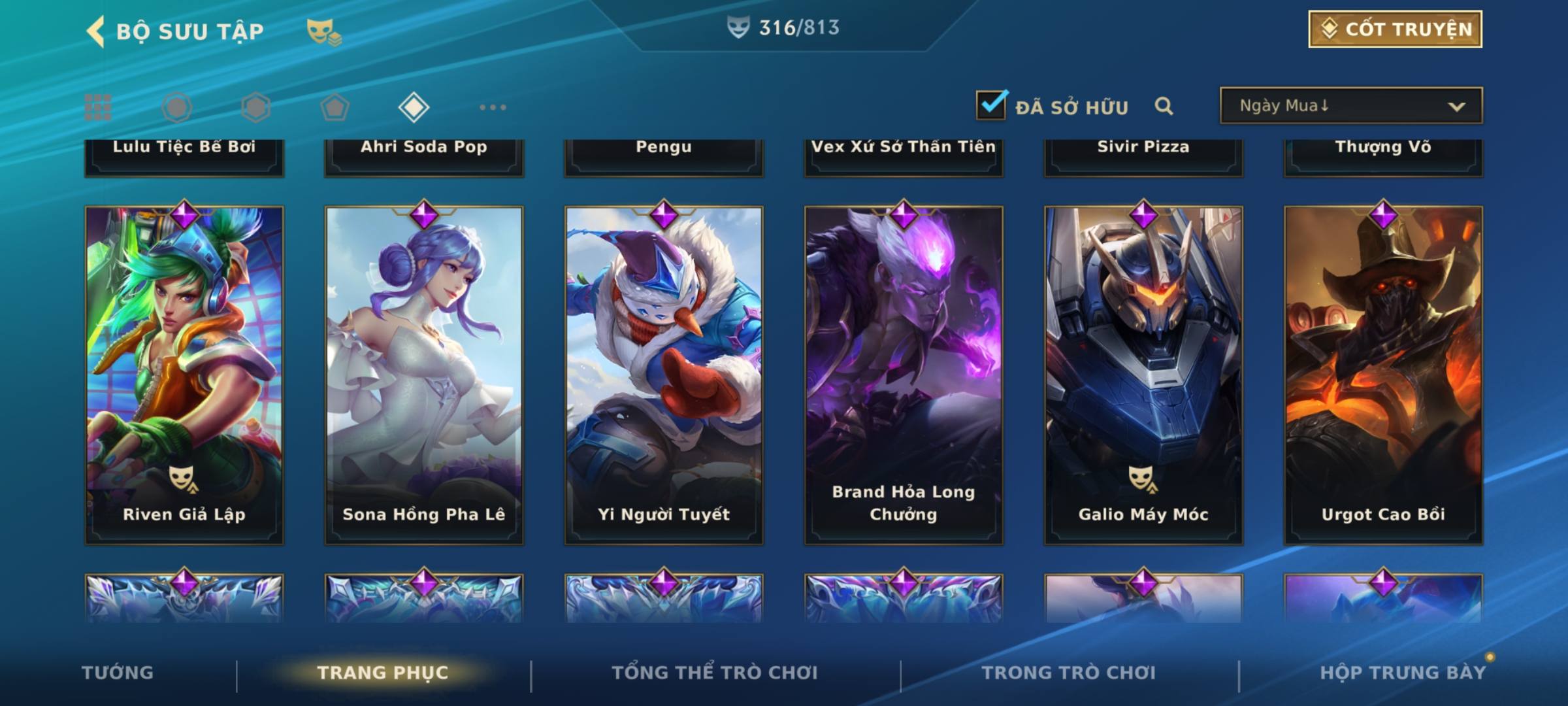This screenshot has height=706, width=1568.
Task: Select the Riven Giả Lập skin card
Action: 184,375
